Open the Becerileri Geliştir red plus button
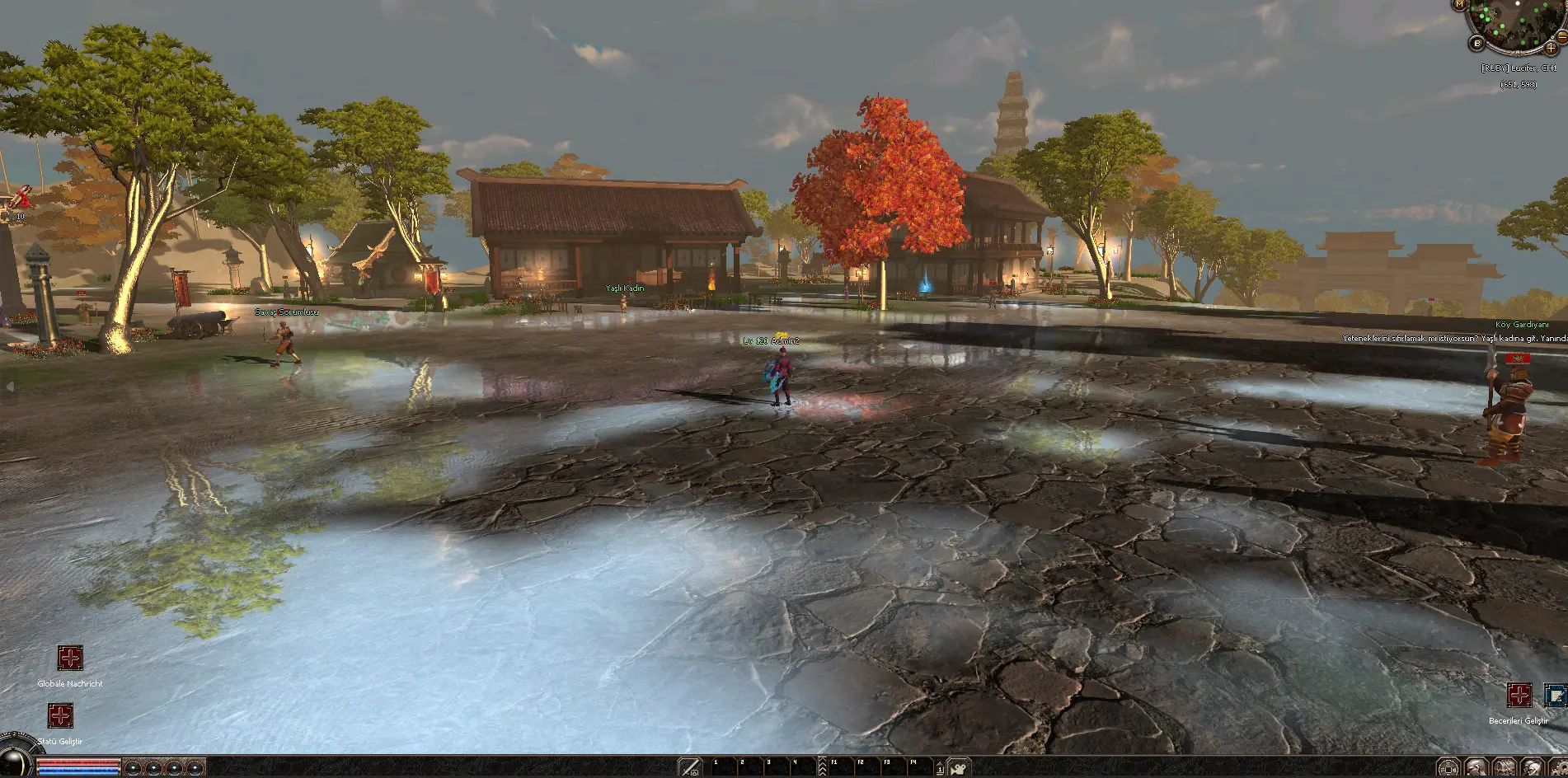 [1519, 695]
